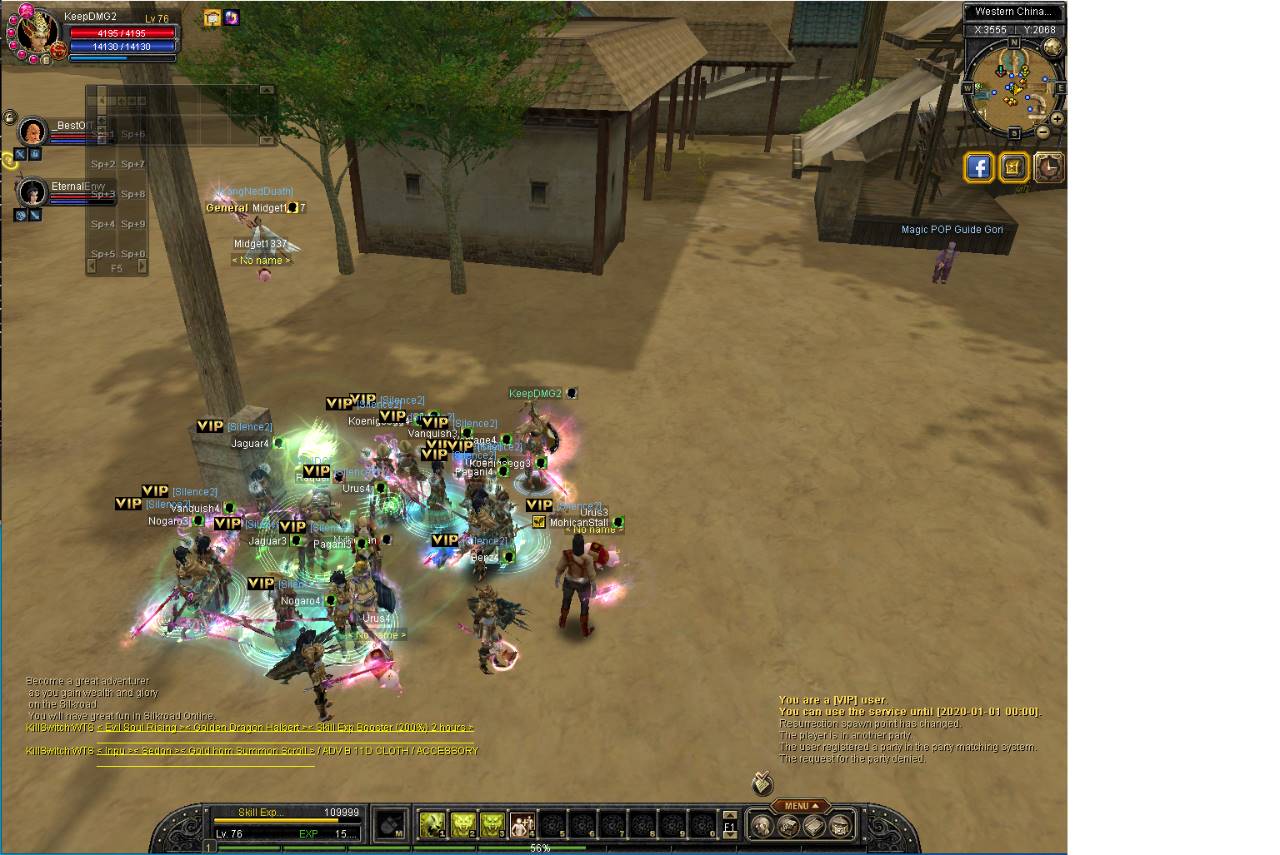Open the clock icon under the minimap
Screen dimensions: 1280x855
point(1049,167)
